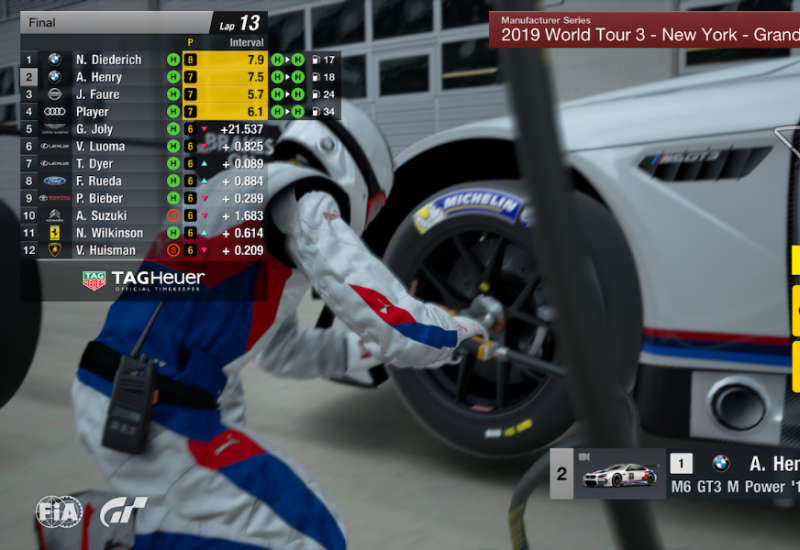Select F. Rueda's standings entry
The image size is (800, 550).
click(x=98, y=181)
